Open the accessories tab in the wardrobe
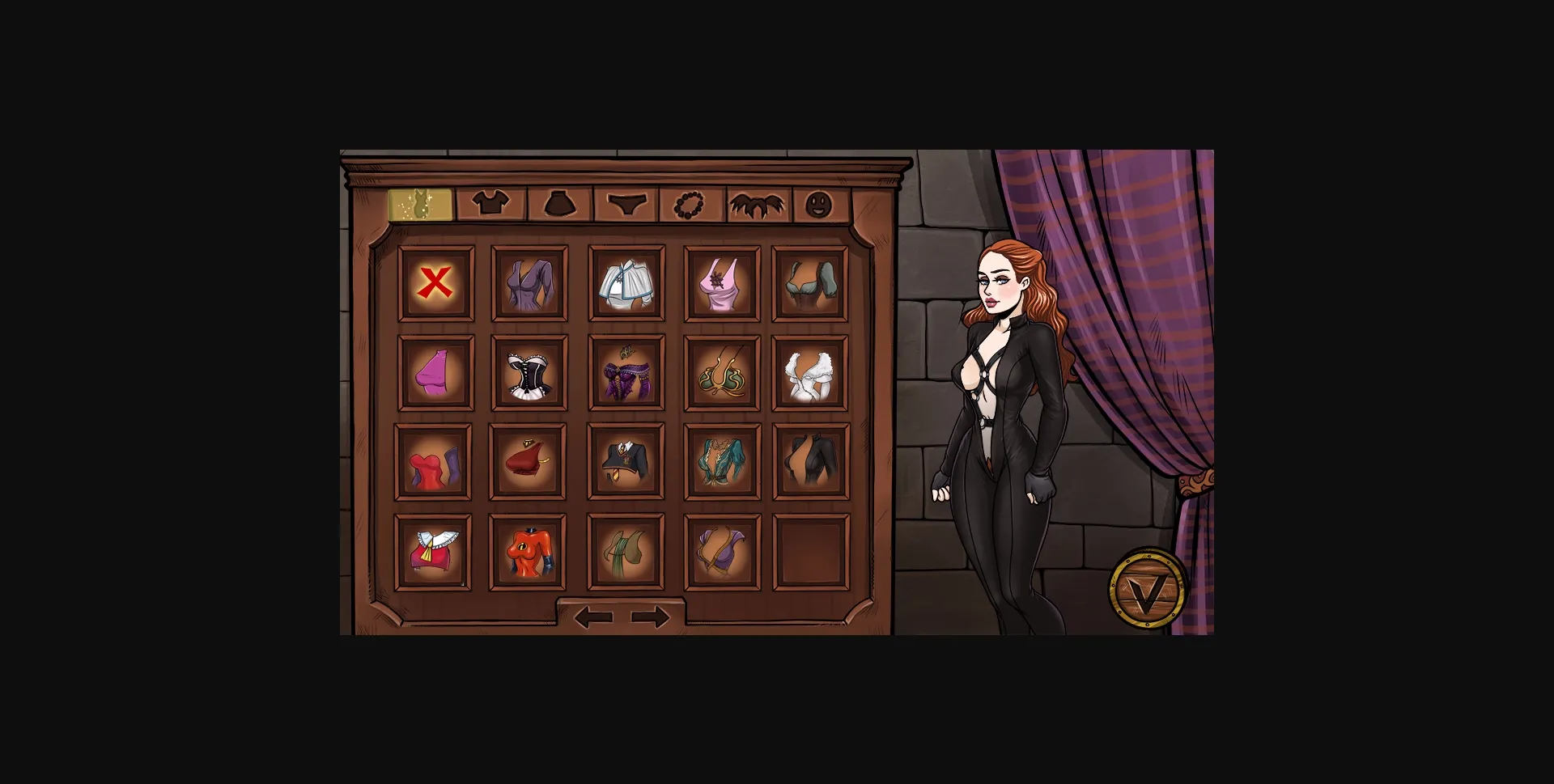1554x784 pixels. 690,206
